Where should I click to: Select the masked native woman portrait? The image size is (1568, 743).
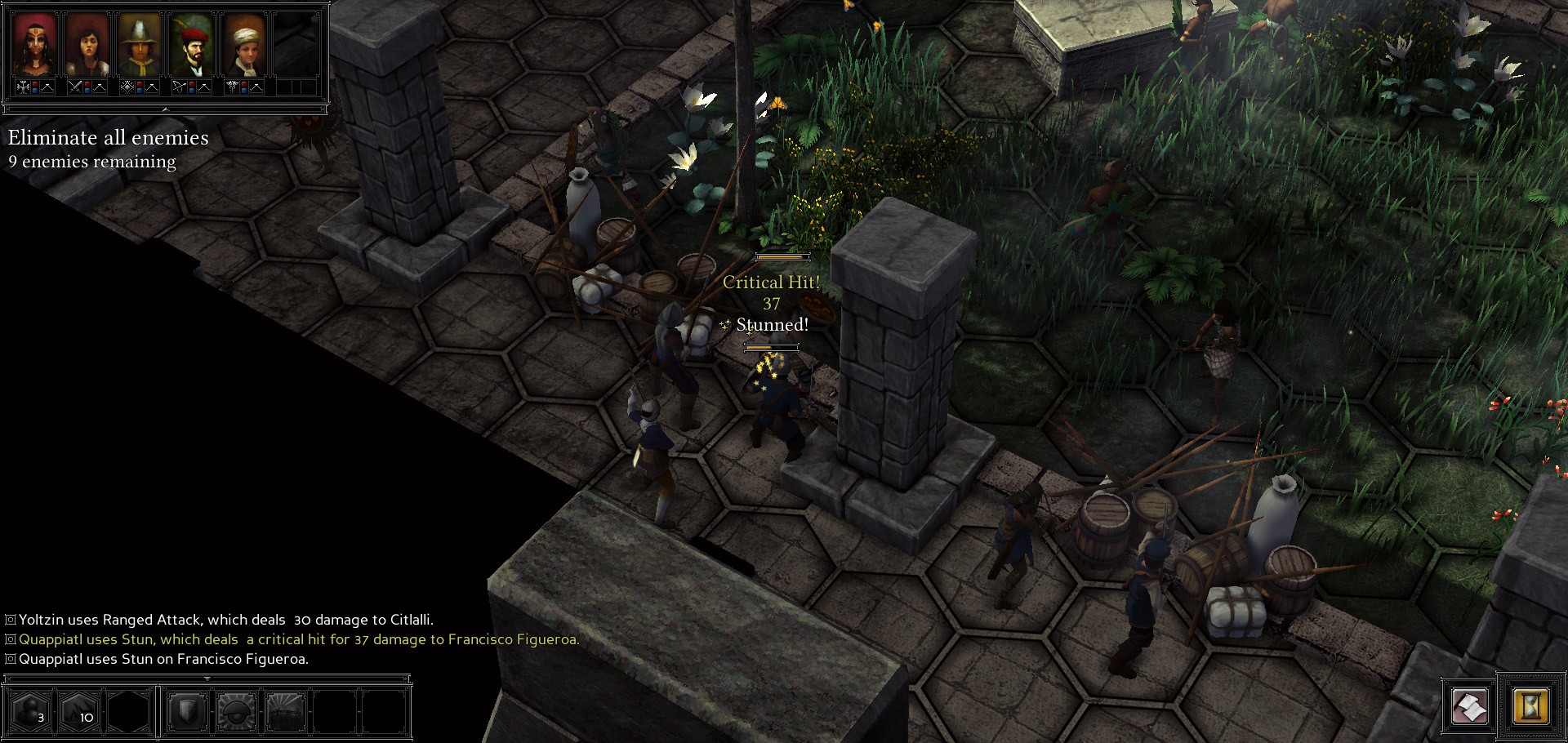point(34,45)
